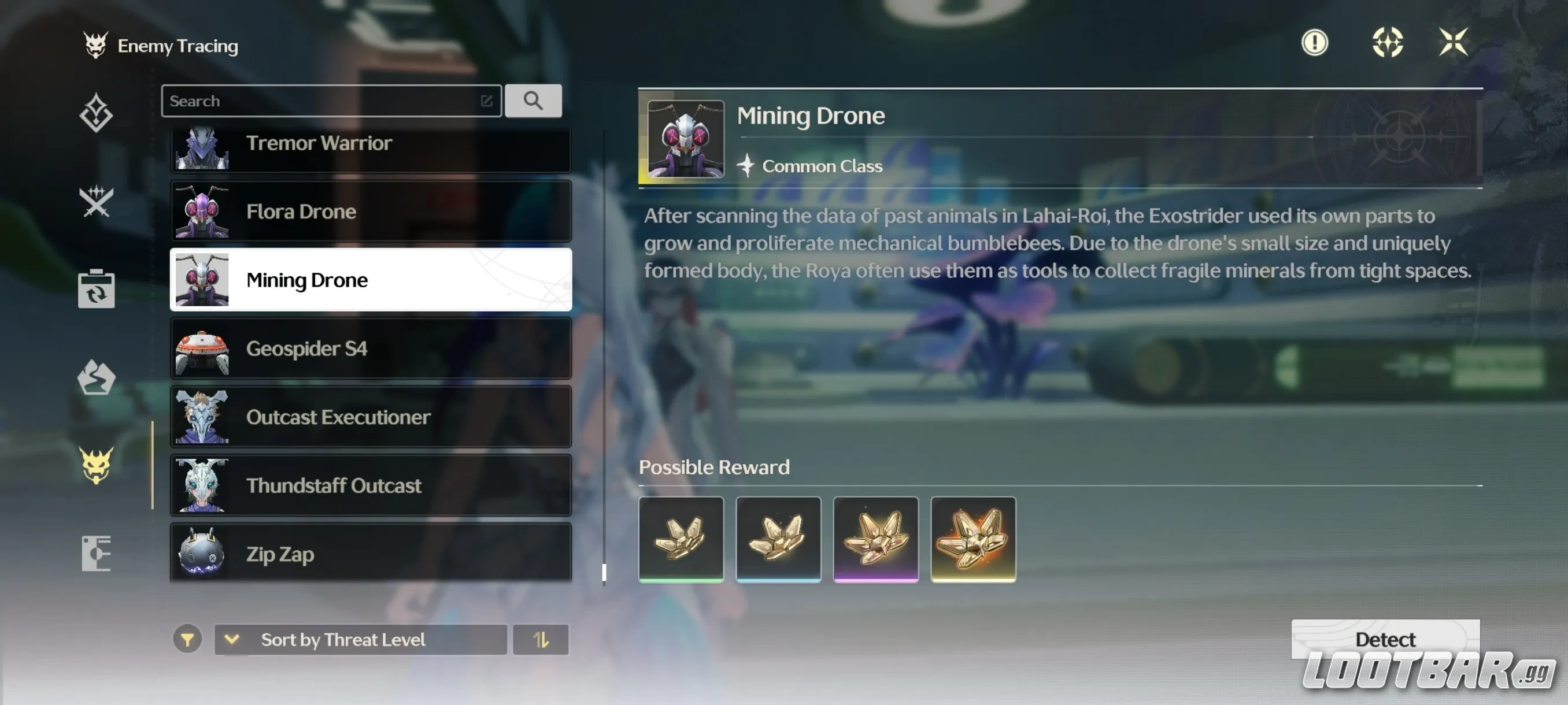Image resolution: width=1568 pixels, height=705 pixels.
Task: Click the golden legendary reward material thumbnail
Action: coord(972,539)
